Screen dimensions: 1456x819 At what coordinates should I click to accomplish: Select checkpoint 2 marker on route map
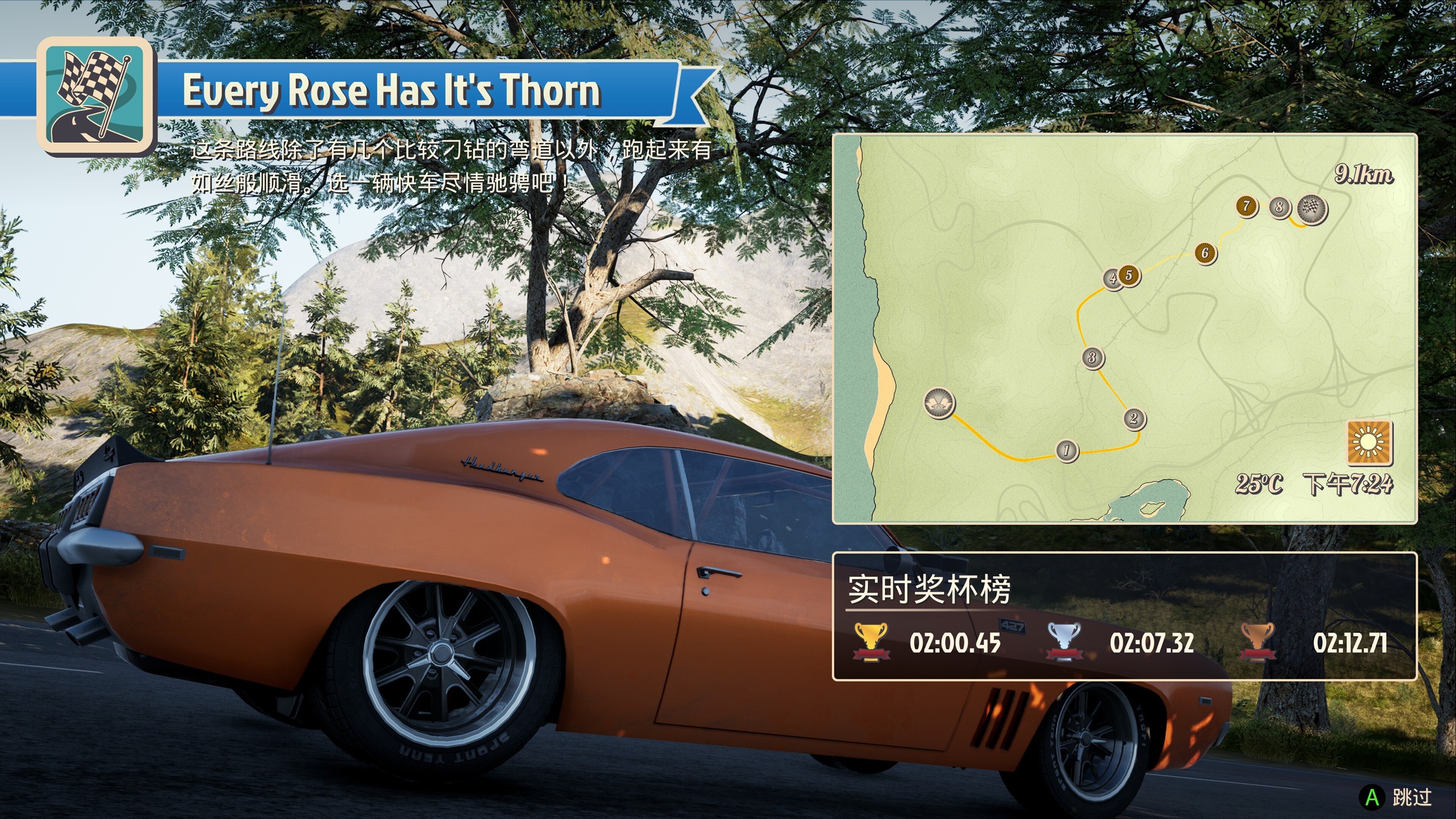pos(1134,419)
